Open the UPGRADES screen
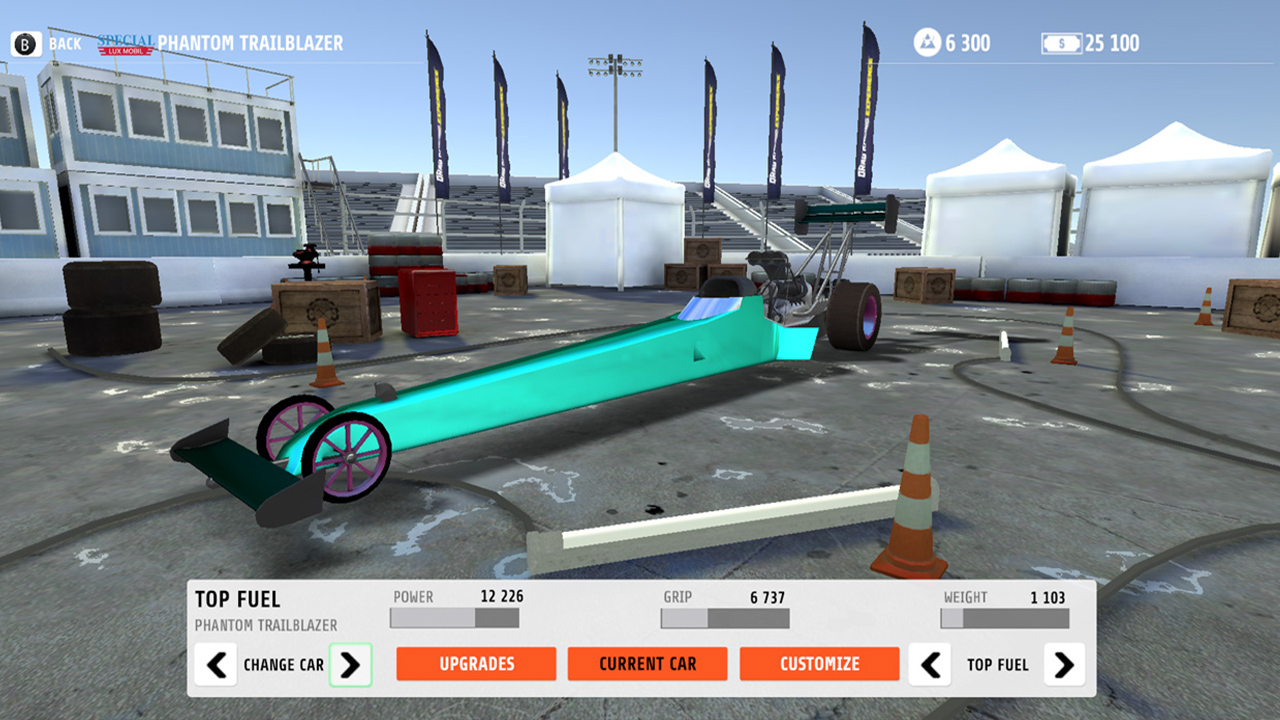 click(x=476, y=663)
